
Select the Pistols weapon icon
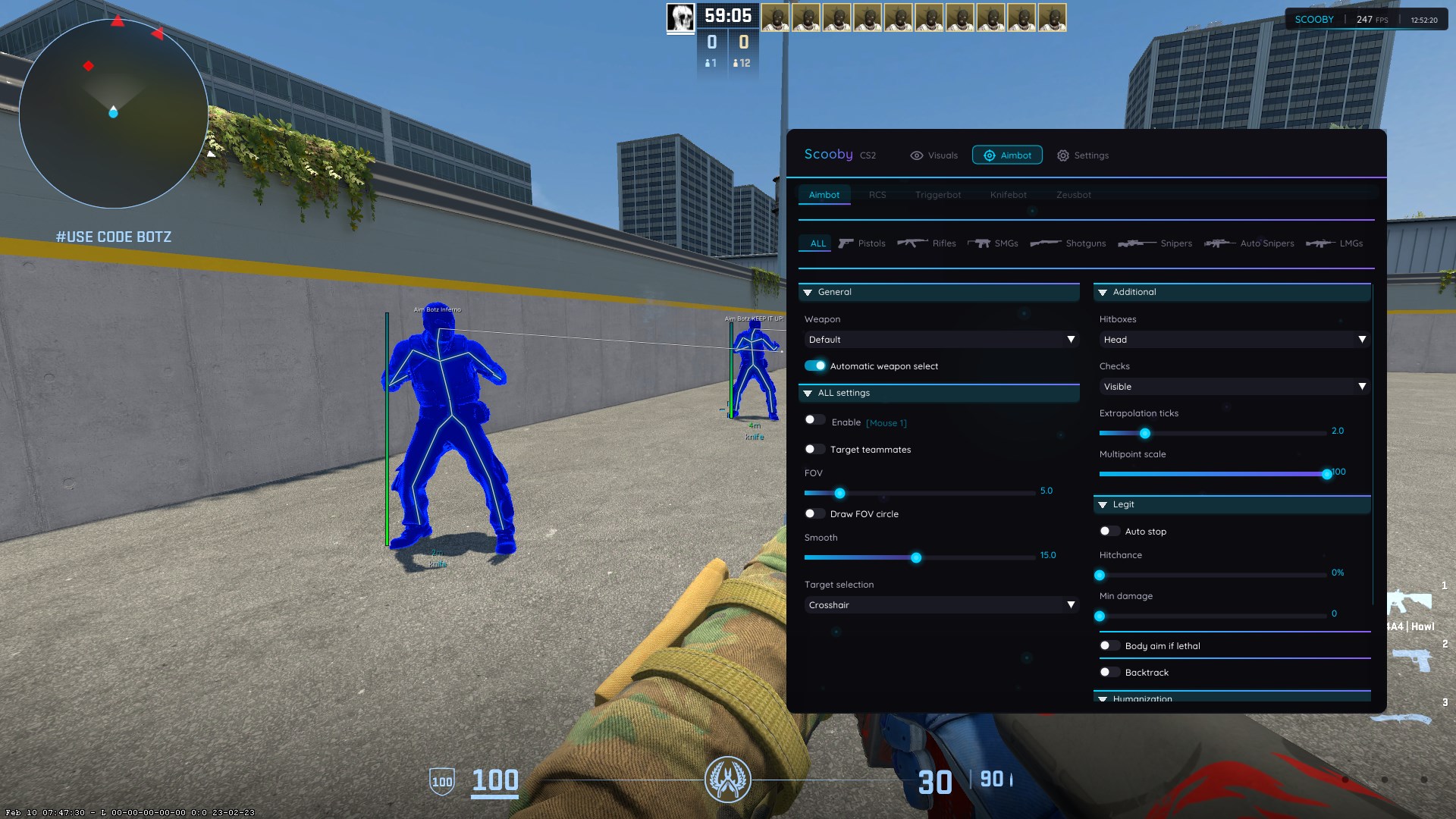pos(846,243)
